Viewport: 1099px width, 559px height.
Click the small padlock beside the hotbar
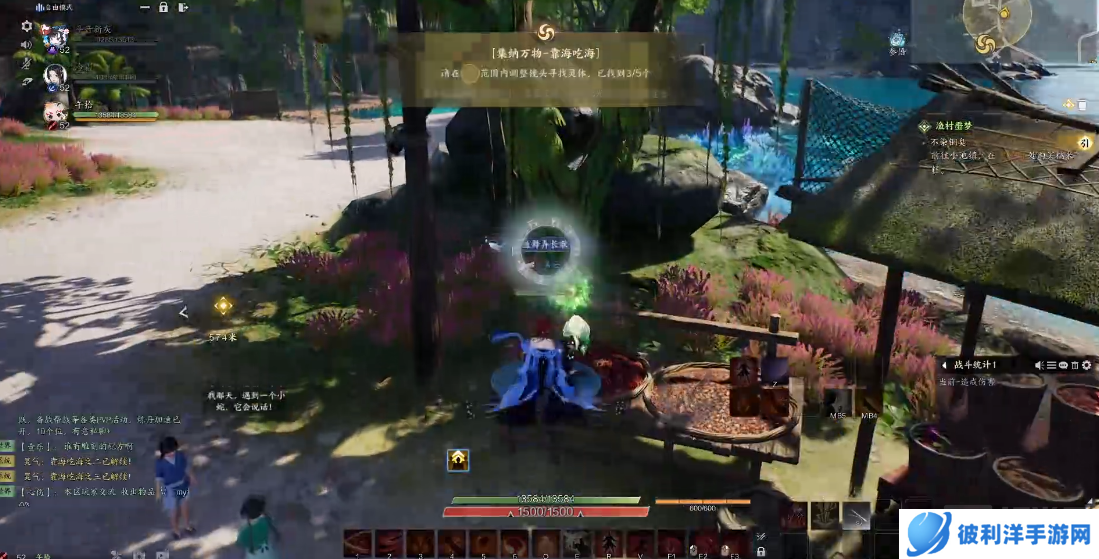[x=761, y=550]
